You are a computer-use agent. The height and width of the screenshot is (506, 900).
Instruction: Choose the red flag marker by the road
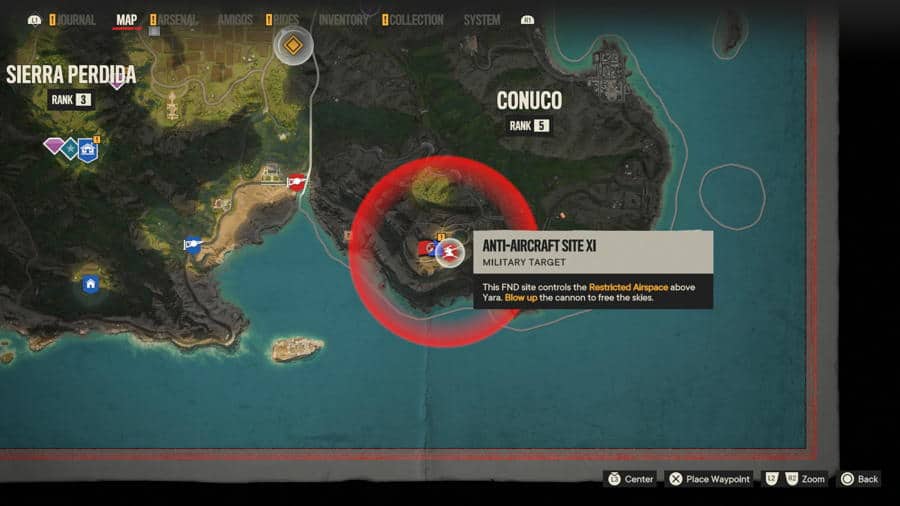[296, 181]
